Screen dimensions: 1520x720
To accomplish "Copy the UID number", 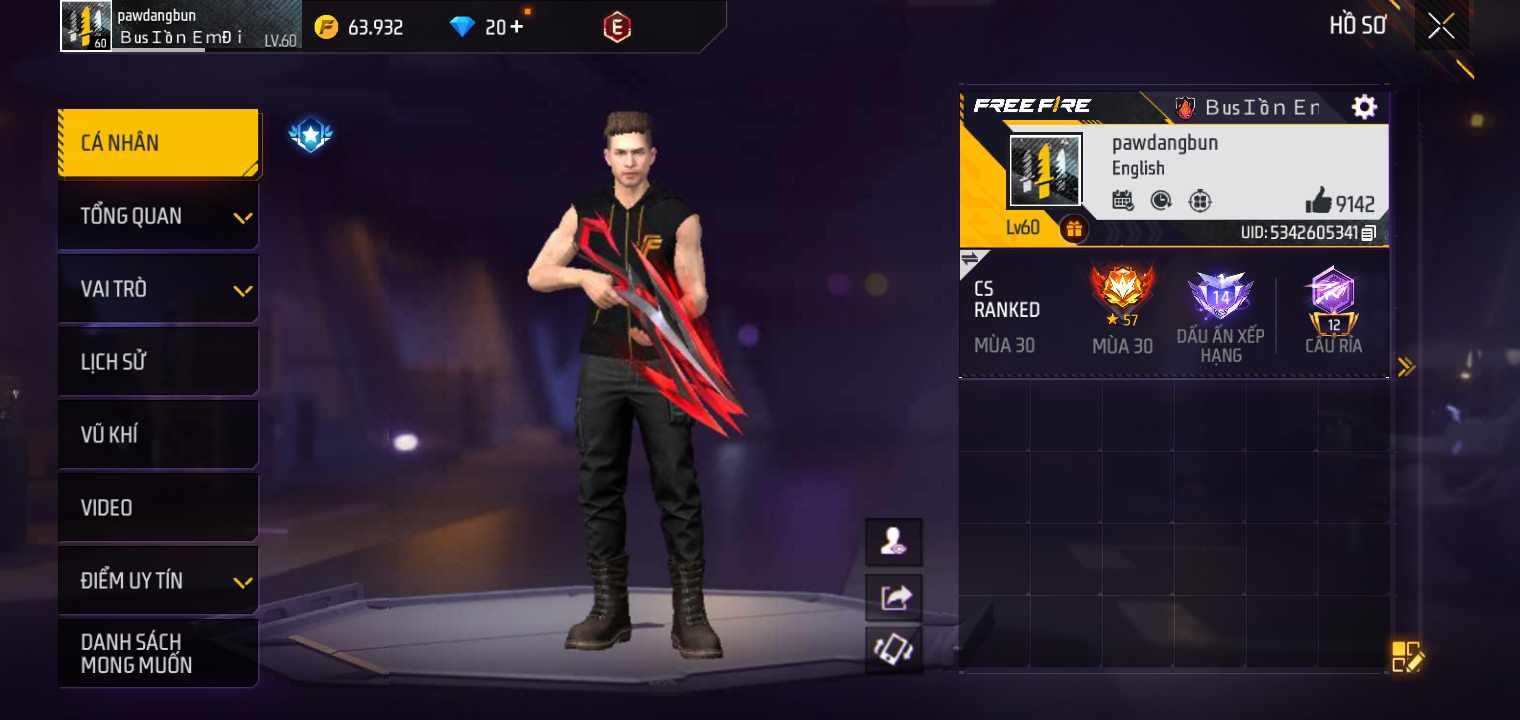I will pyautogui.click(x=1369, y=233).
